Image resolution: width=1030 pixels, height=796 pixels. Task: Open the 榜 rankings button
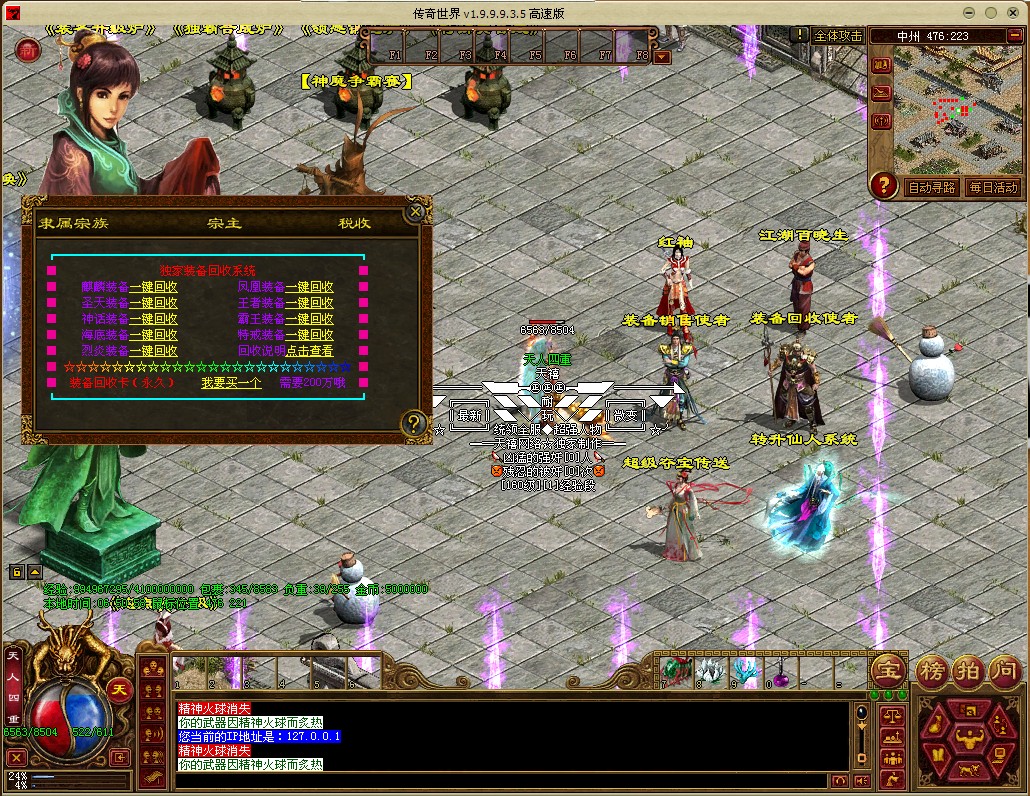pos(931,669)
